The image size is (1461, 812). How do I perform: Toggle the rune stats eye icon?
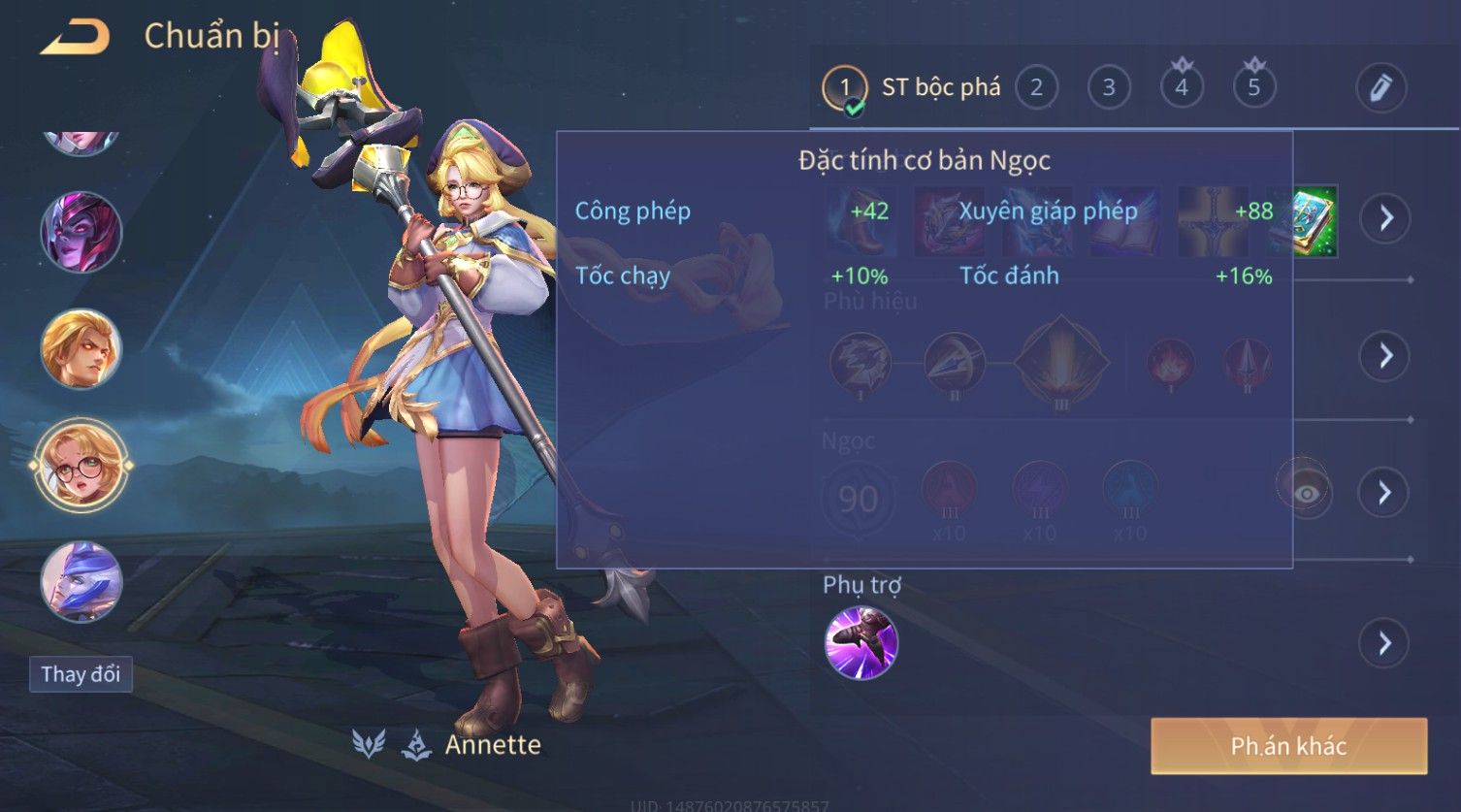point(1306,493)
